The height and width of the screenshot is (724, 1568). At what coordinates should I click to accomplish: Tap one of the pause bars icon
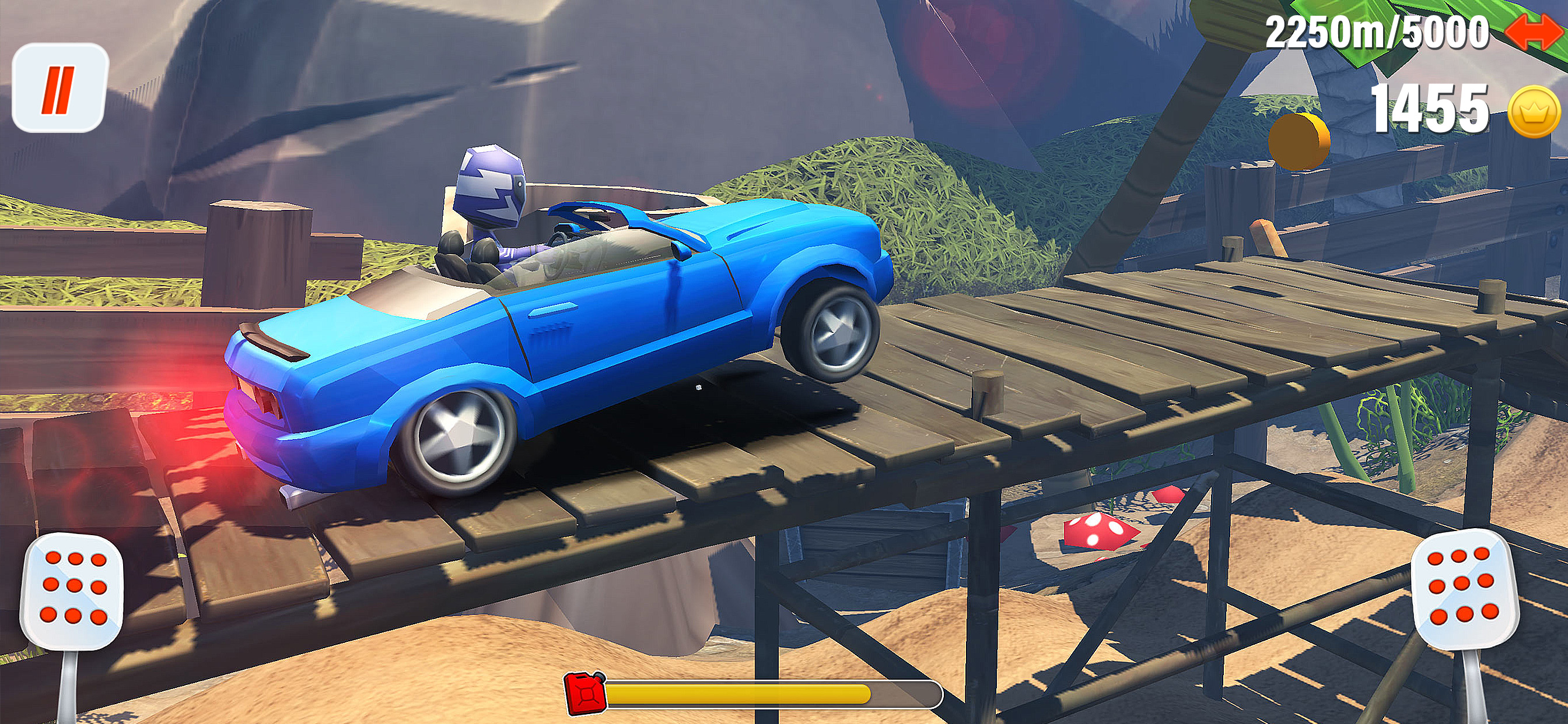[x=59, y=90]
